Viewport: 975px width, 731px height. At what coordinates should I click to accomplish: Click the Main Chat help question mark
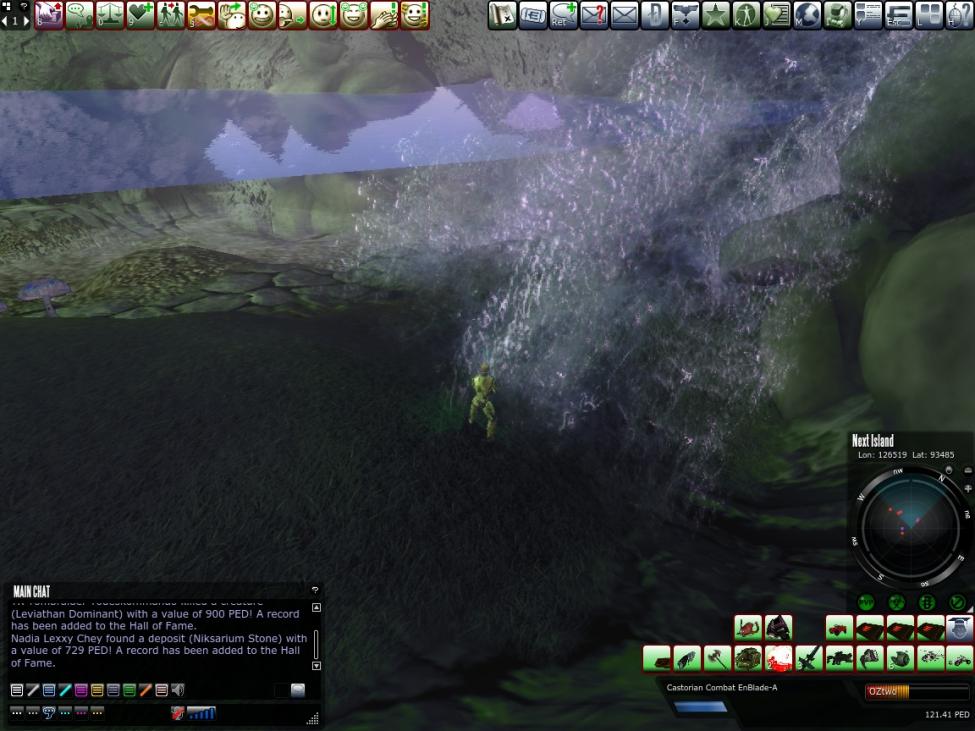tap(315, 591)
